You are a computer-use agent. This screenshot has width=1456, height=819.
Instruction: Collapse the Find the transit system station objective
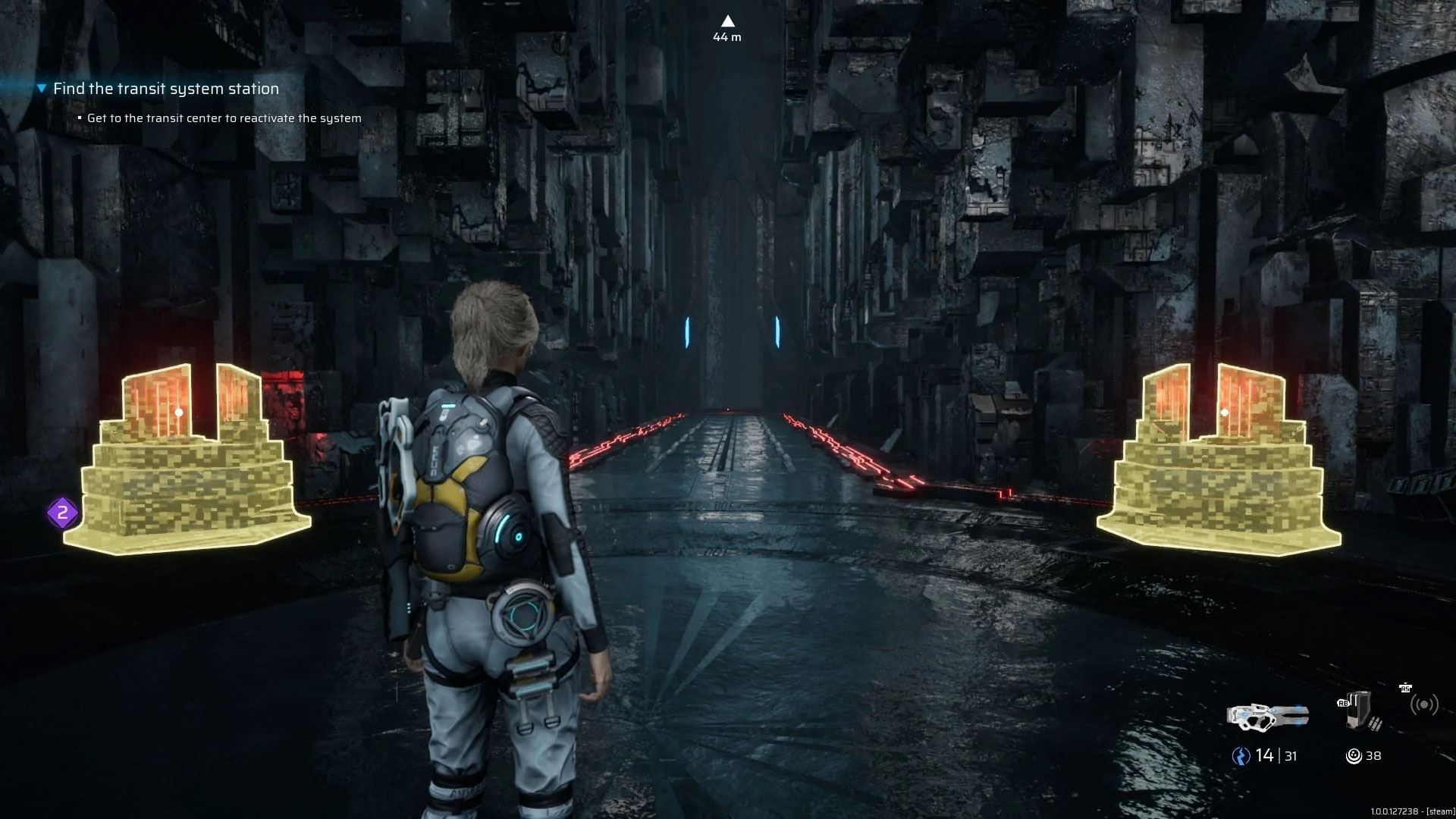point(42,89)
